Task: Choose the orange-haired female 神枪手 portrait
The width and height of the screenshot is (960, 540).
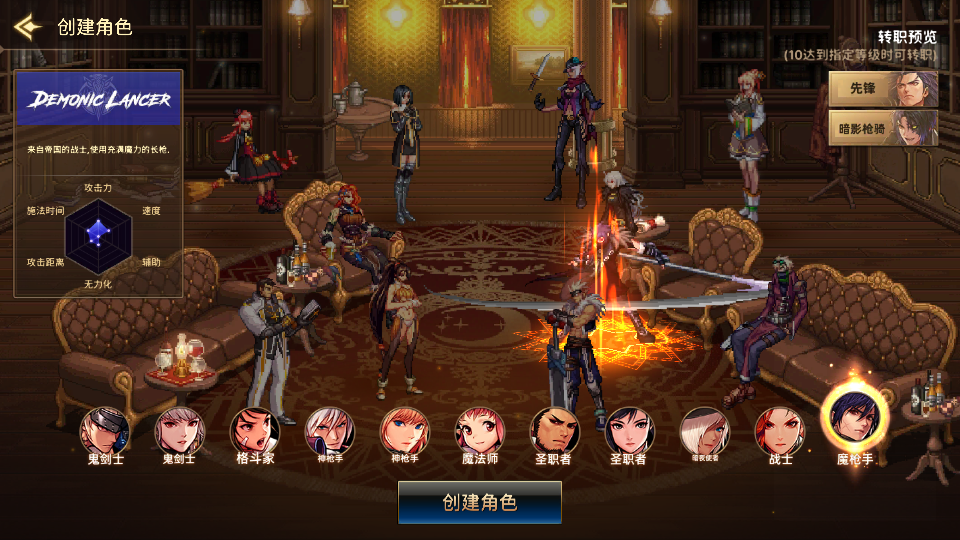Action: 405,431
